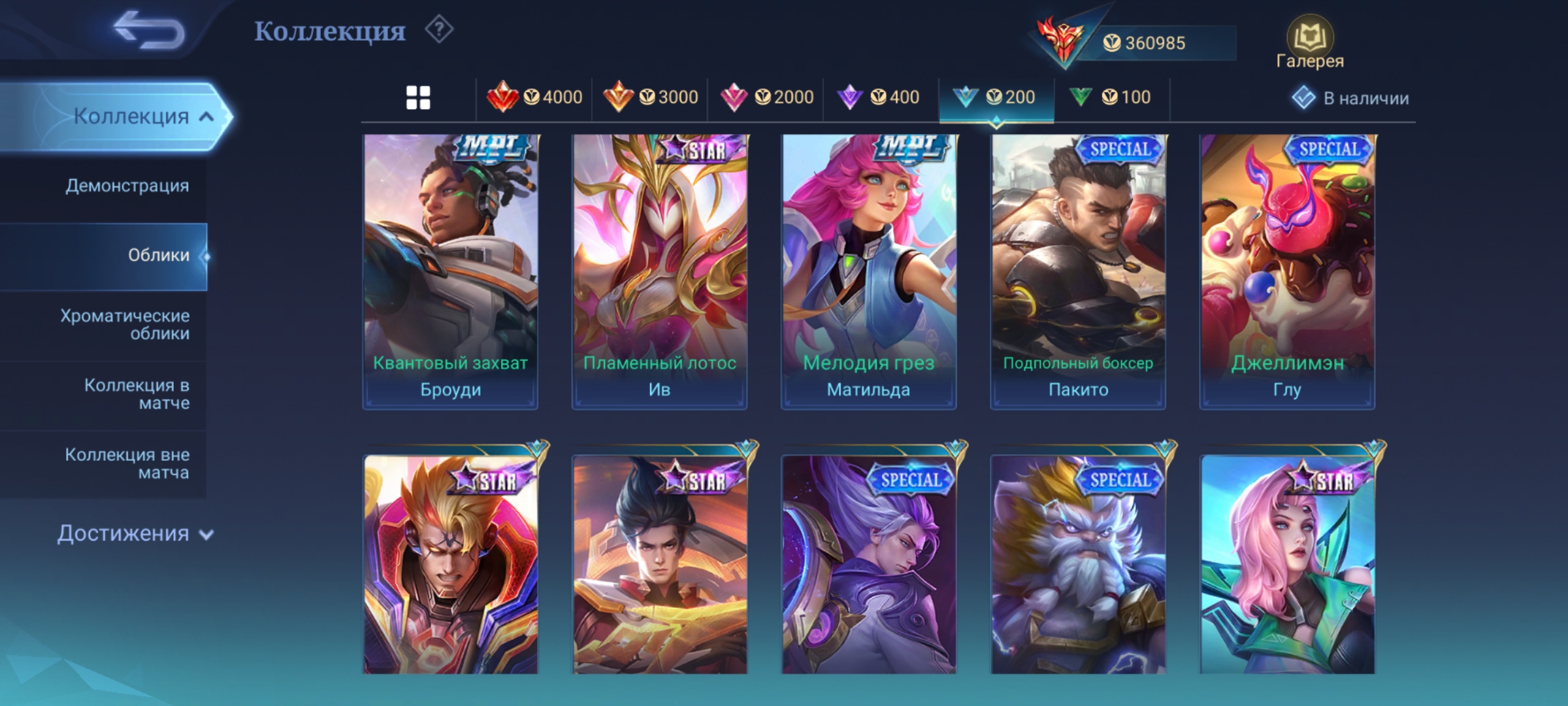The width and height of the screenshot is (1568, 706).
Task: Open the 100 points tier tab
Action: pos(1111,98)
